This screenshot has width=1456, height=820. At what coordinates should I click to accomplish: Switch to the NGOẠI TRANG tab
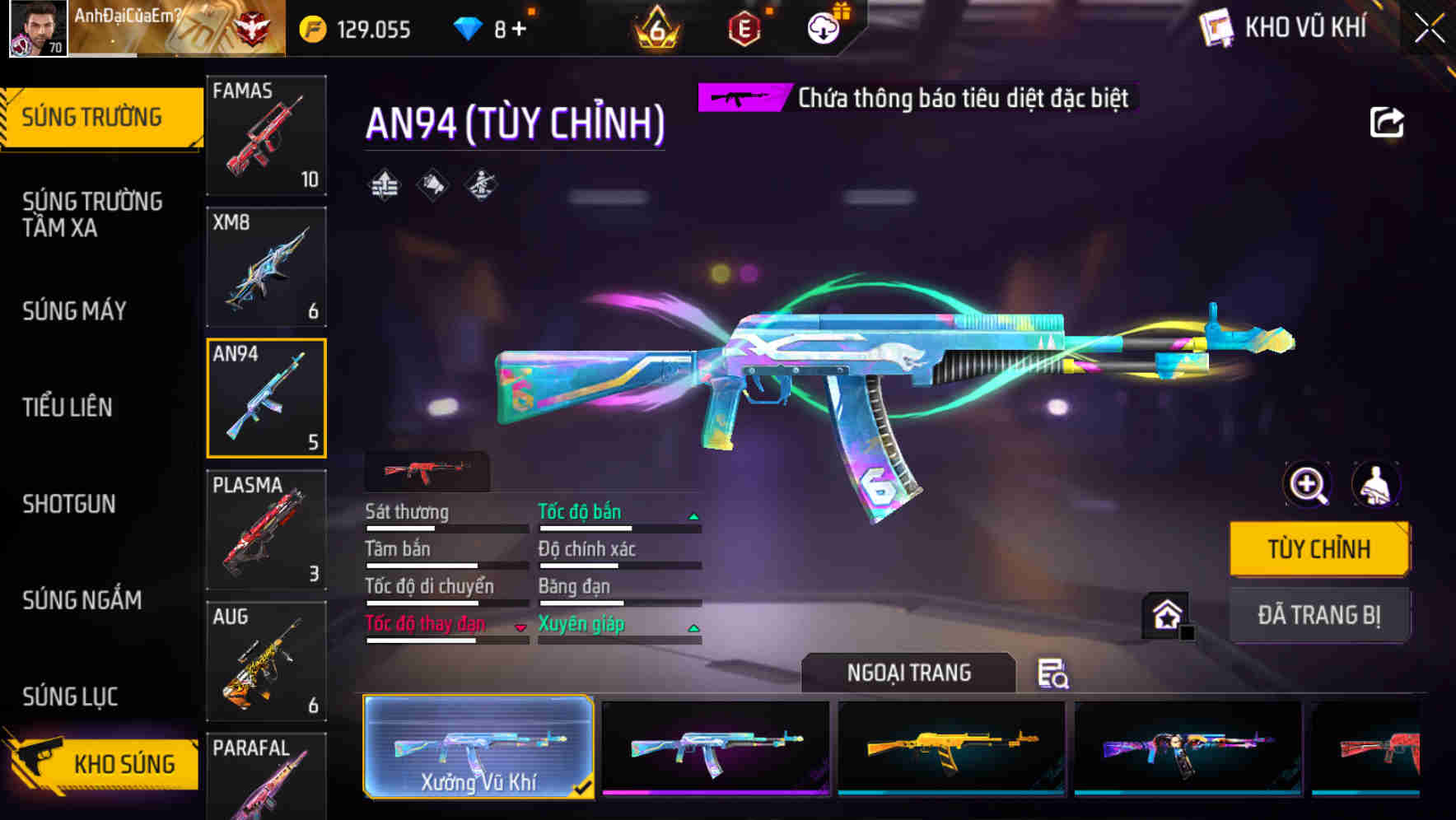[x=909, y=672]
